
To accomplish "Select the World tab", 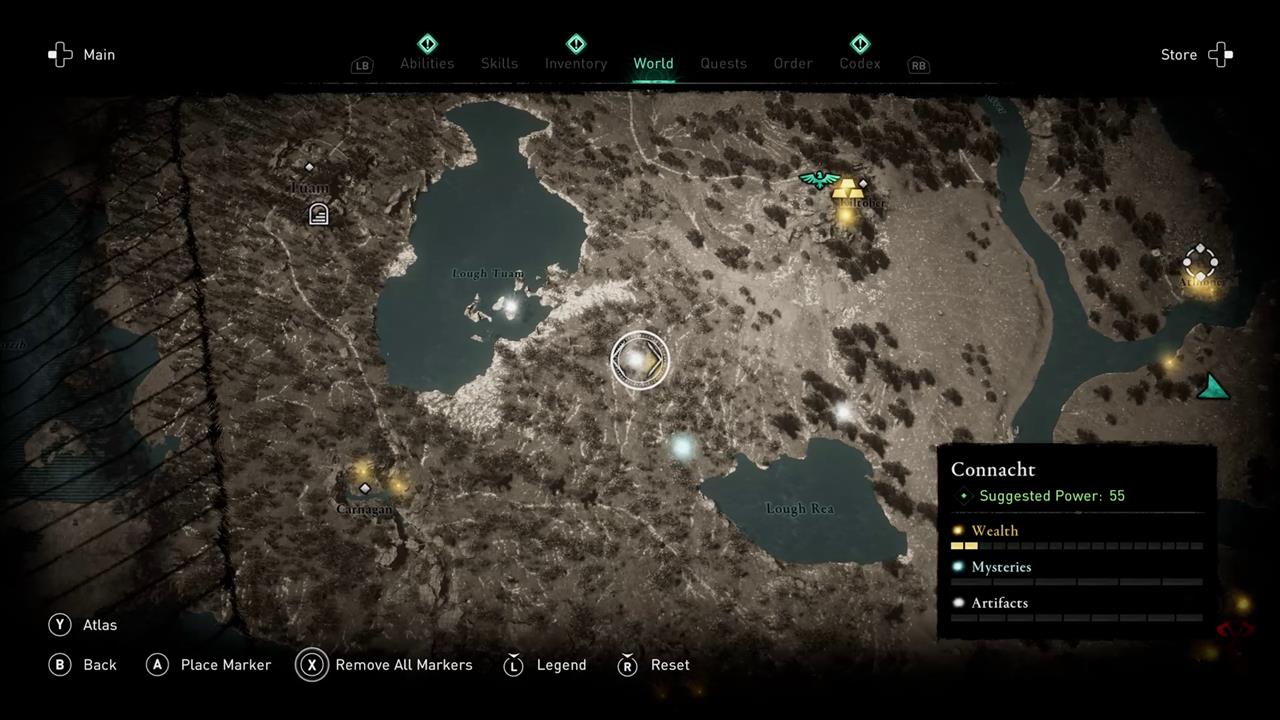I will pyautogui.click(x=653, y=63).
